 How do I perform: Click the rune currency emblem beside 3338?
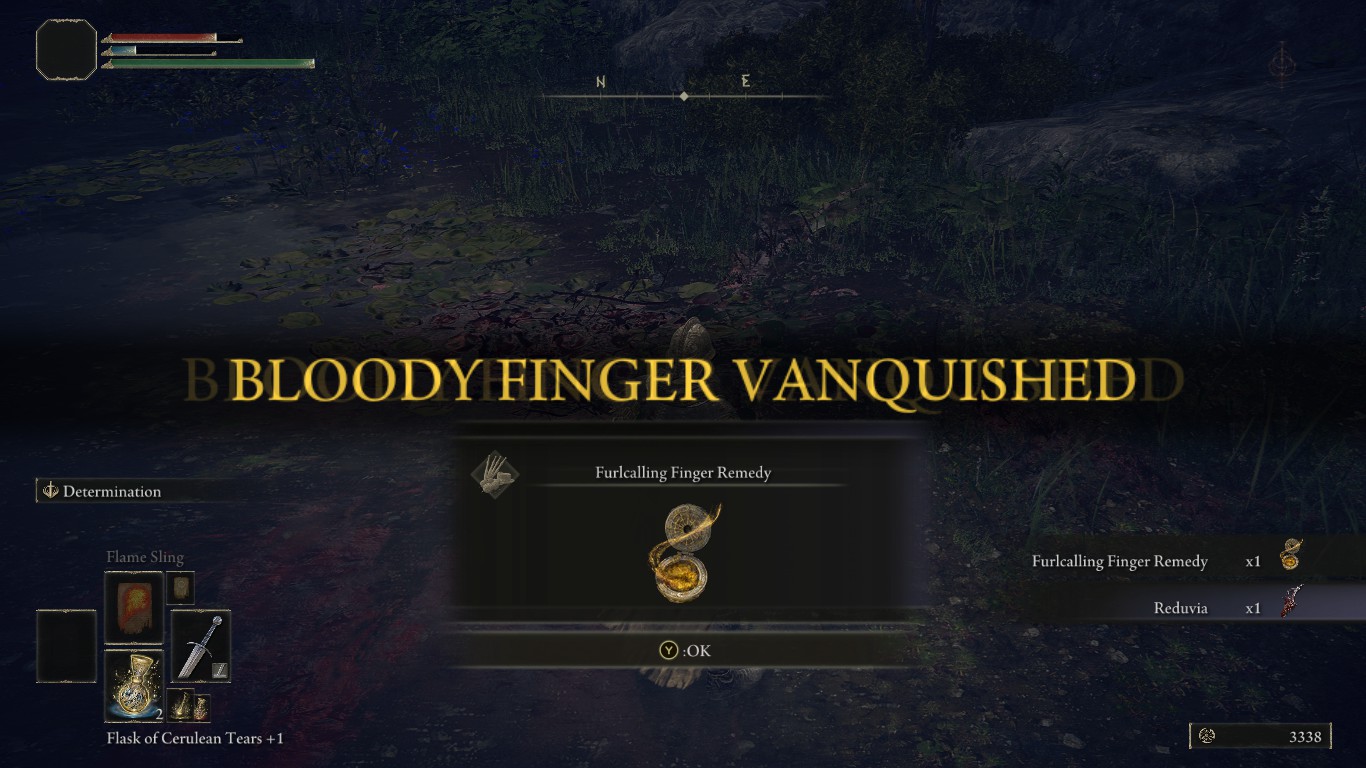1208,735
